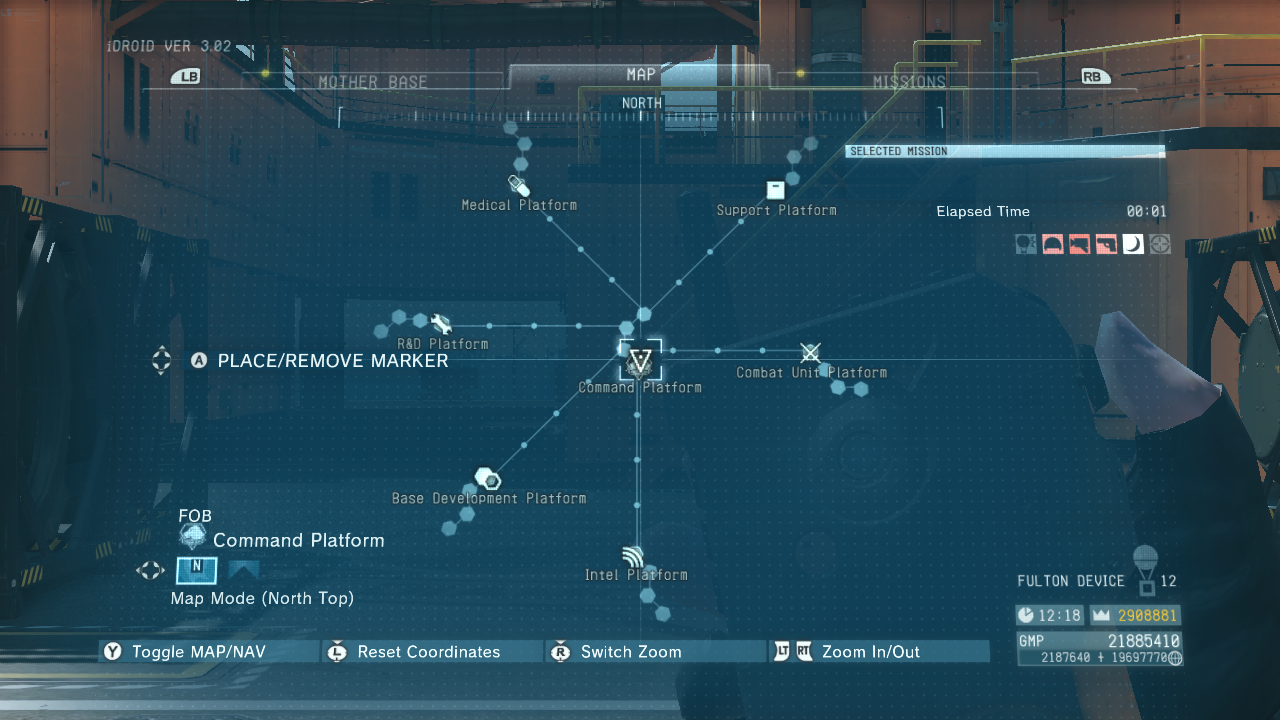Click the Support Platform supply icon
1280x720 pixels.
point(775,189)
